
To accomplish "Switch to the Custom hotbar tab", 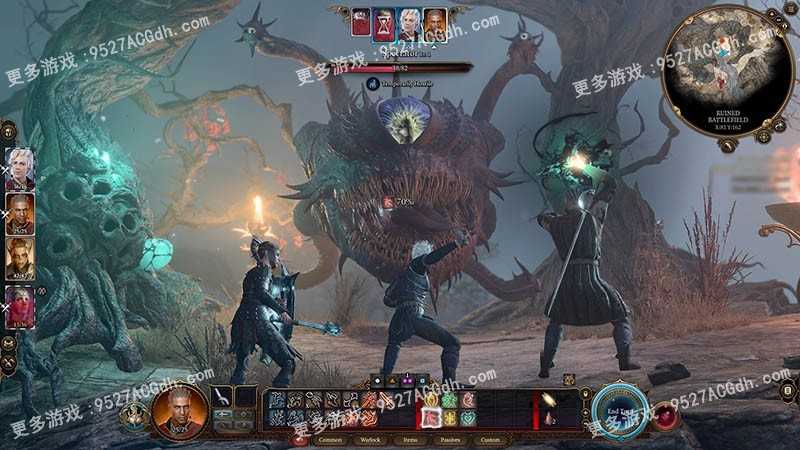I will [x=491, y=439].
